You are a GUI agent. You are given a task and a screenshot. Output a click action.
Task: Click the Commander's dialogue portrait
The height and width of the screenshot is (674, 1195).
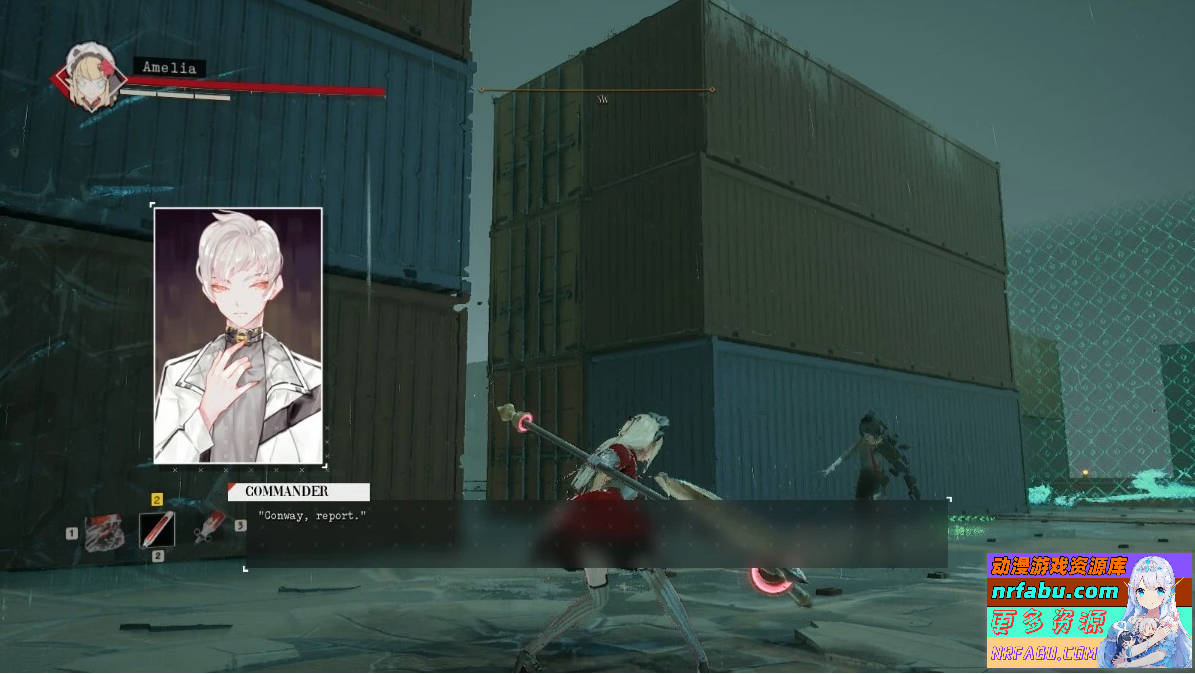(238, 335)
